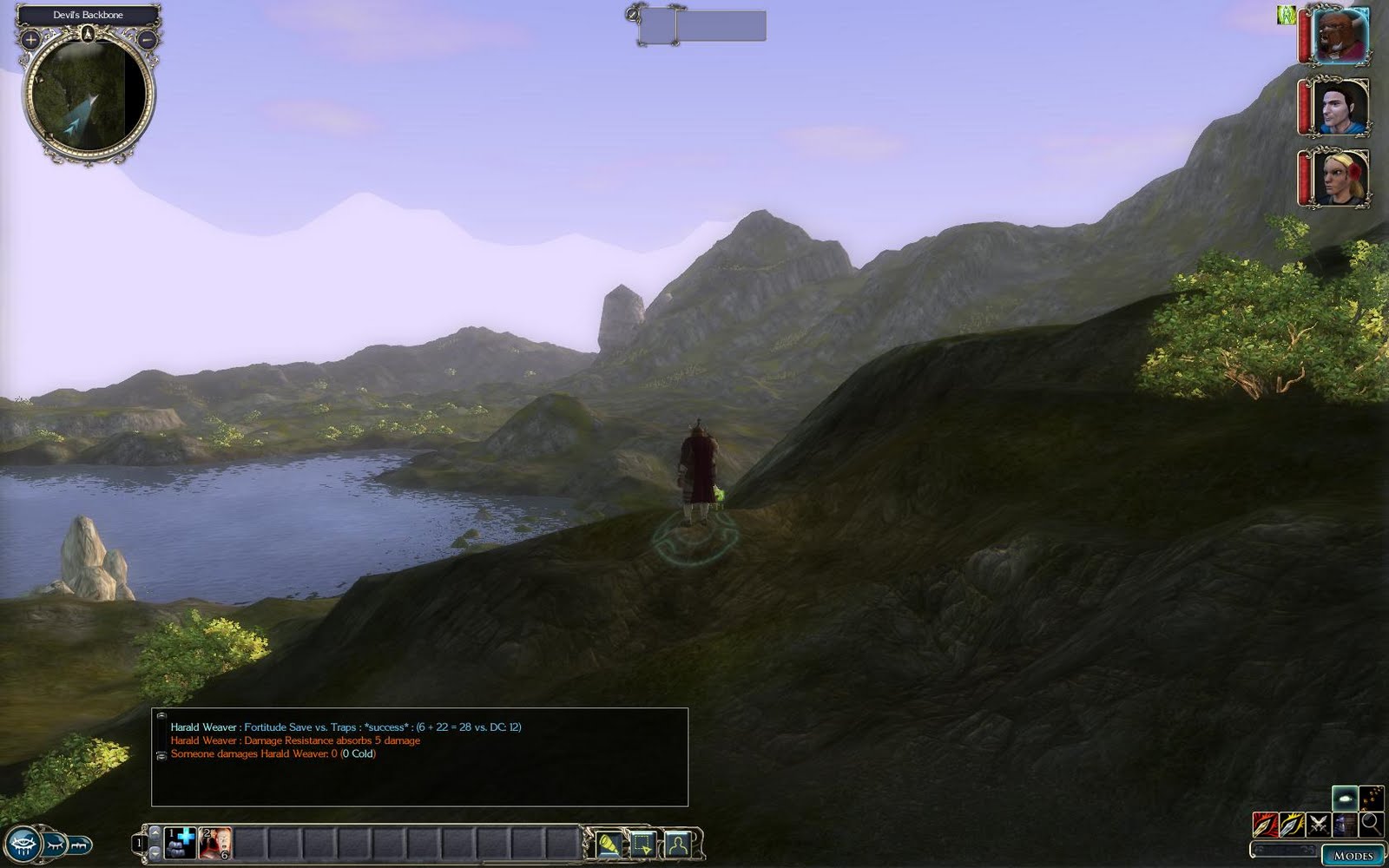Open the character silhouette button
This screenshot has width=1389, height=868.
click(x=678, y=844)
